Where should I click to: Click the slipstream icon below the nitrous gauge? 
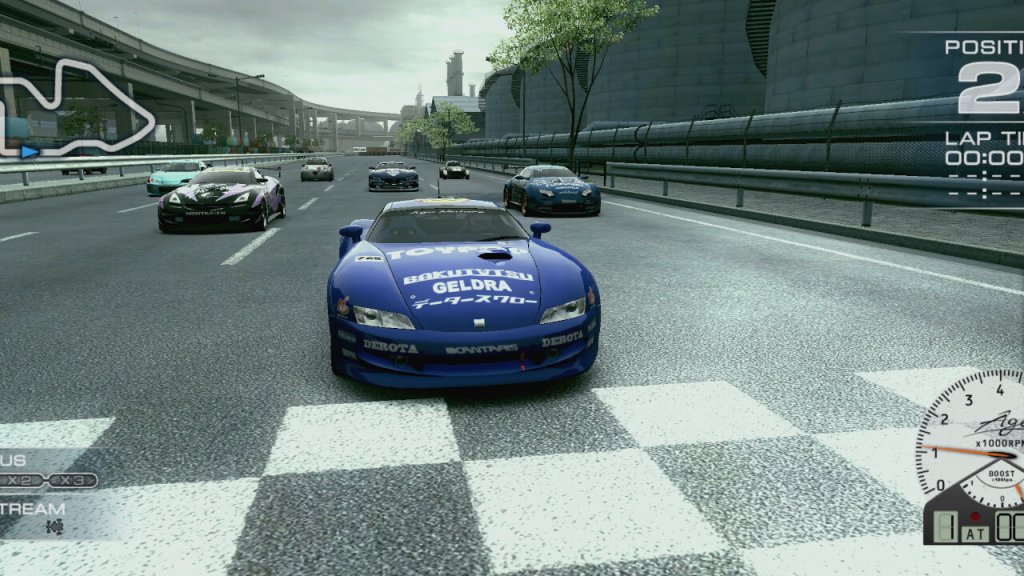click(54, 526)
